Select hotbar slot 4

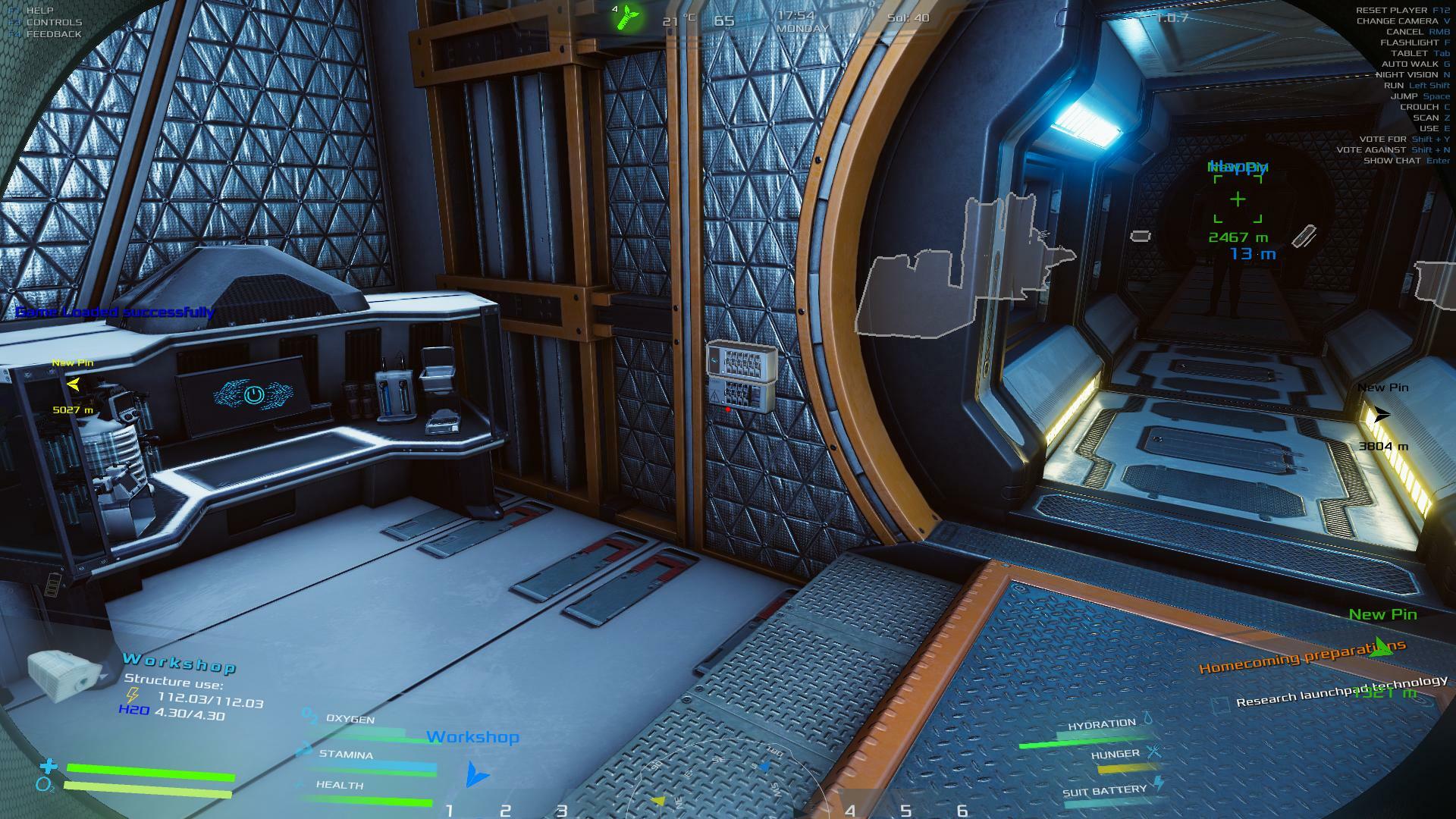(x=849, y=811)
